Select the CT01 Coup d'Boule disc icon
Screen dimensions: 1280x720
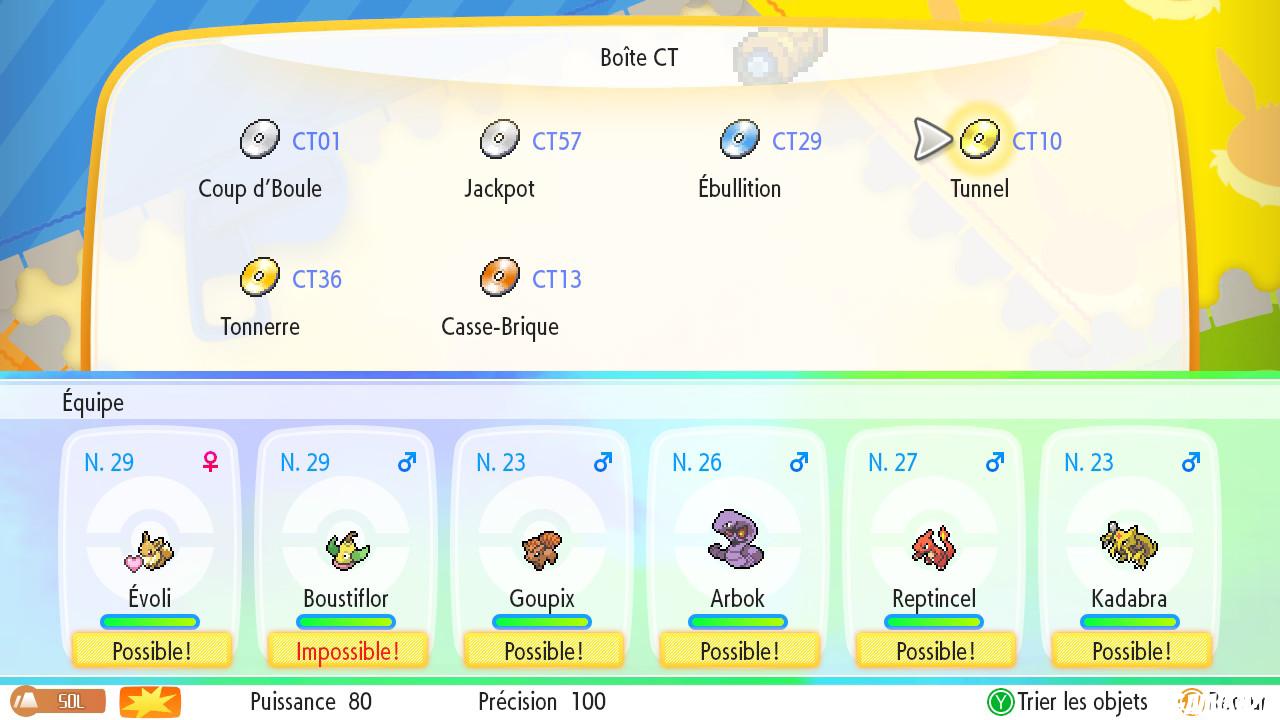point(260,138)
